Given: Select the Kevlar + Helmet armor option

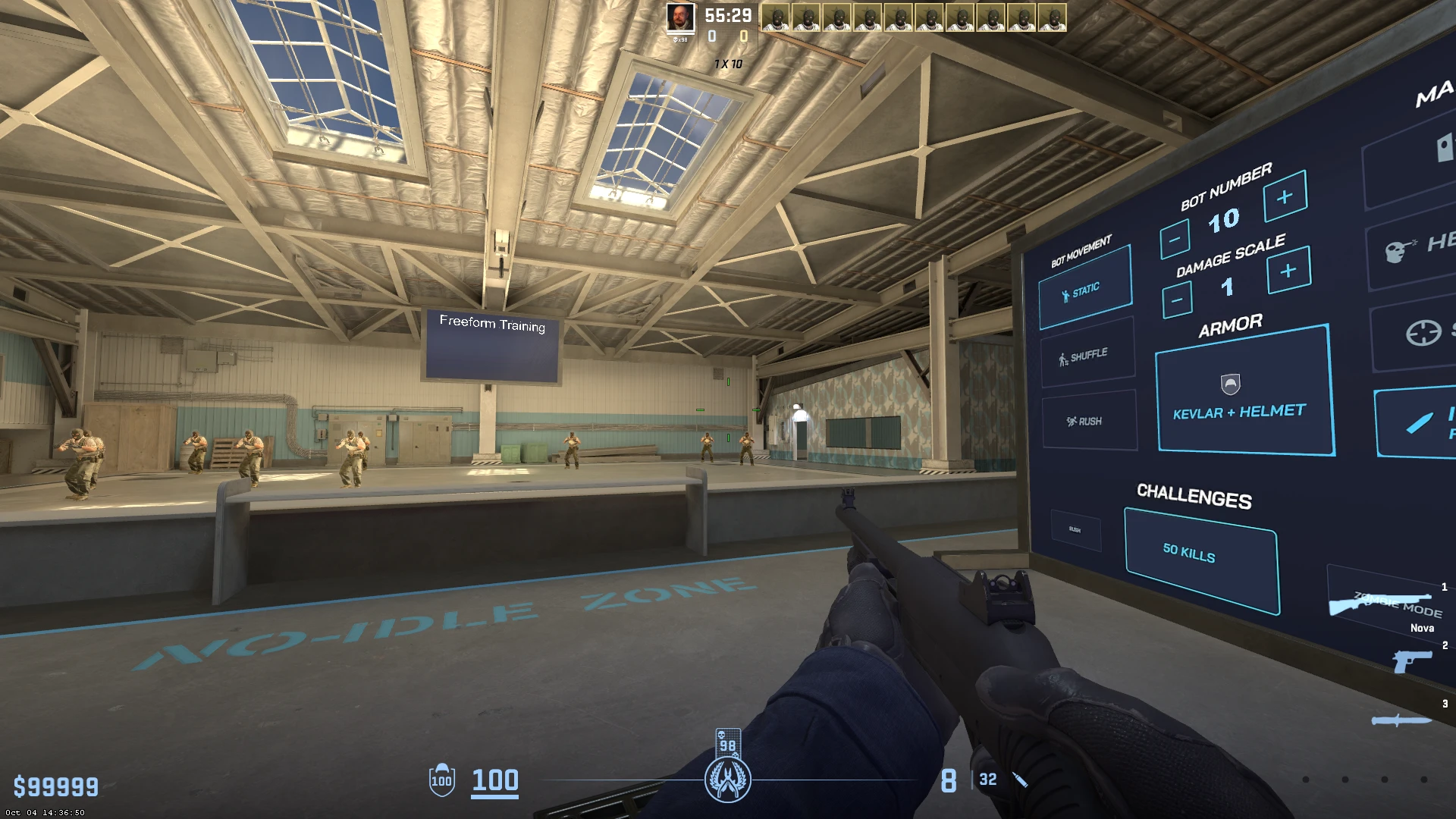Looking at the screenshot, I should pos(1243,410).
